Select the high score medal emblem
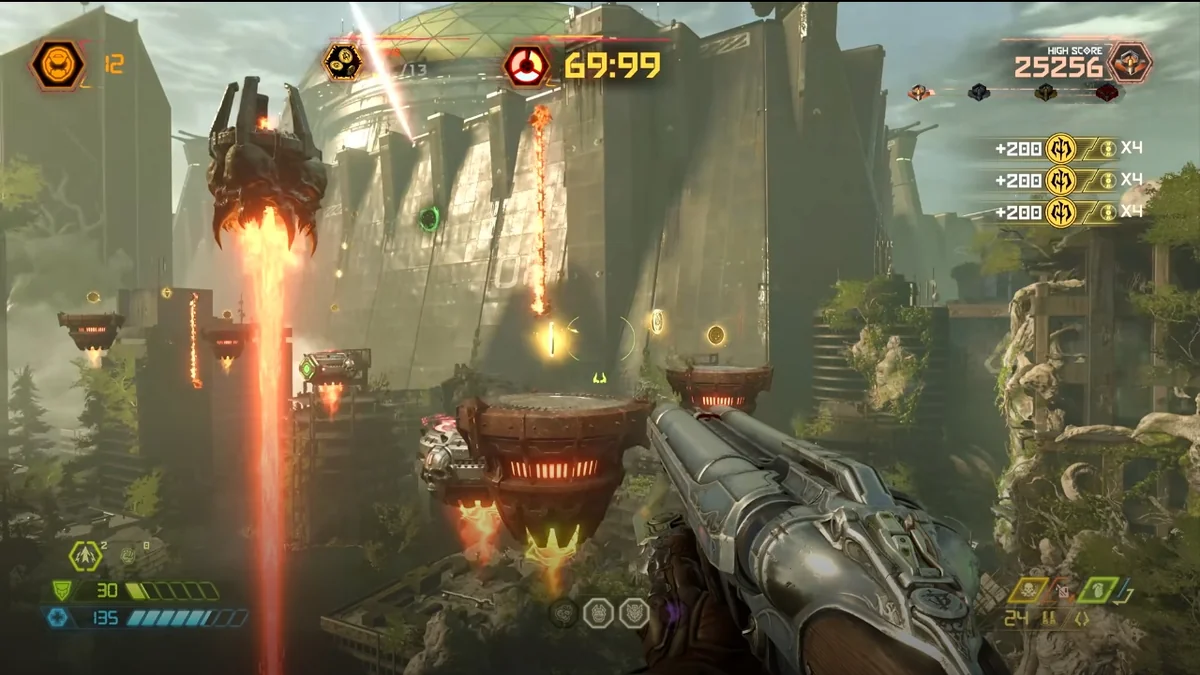1200x675 pixels. [x=1130, y=62]
